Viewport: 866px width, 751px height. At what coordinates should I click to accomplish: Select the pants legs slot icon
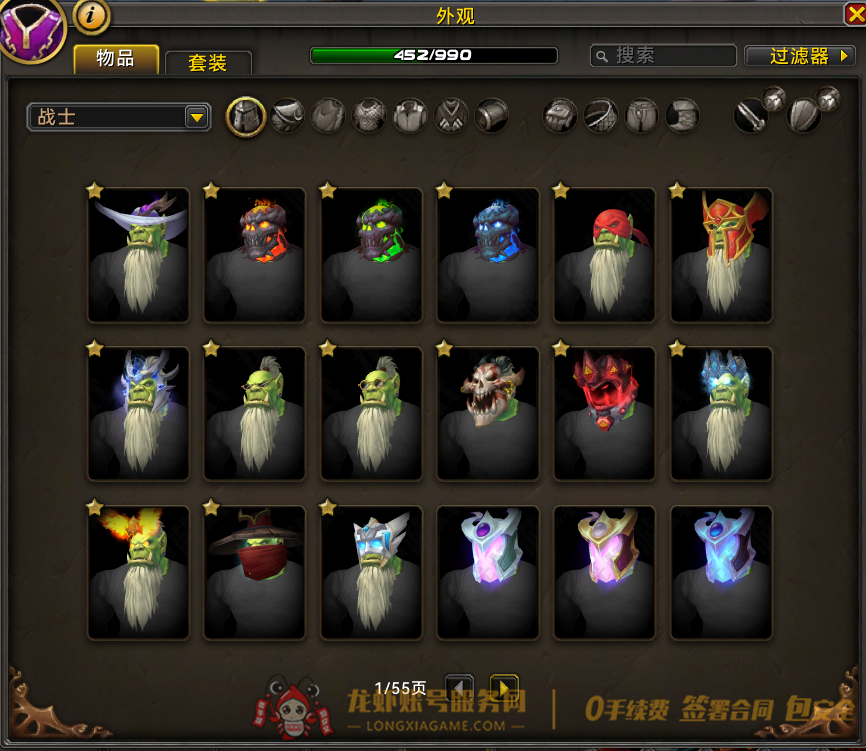tap(641, 116)
